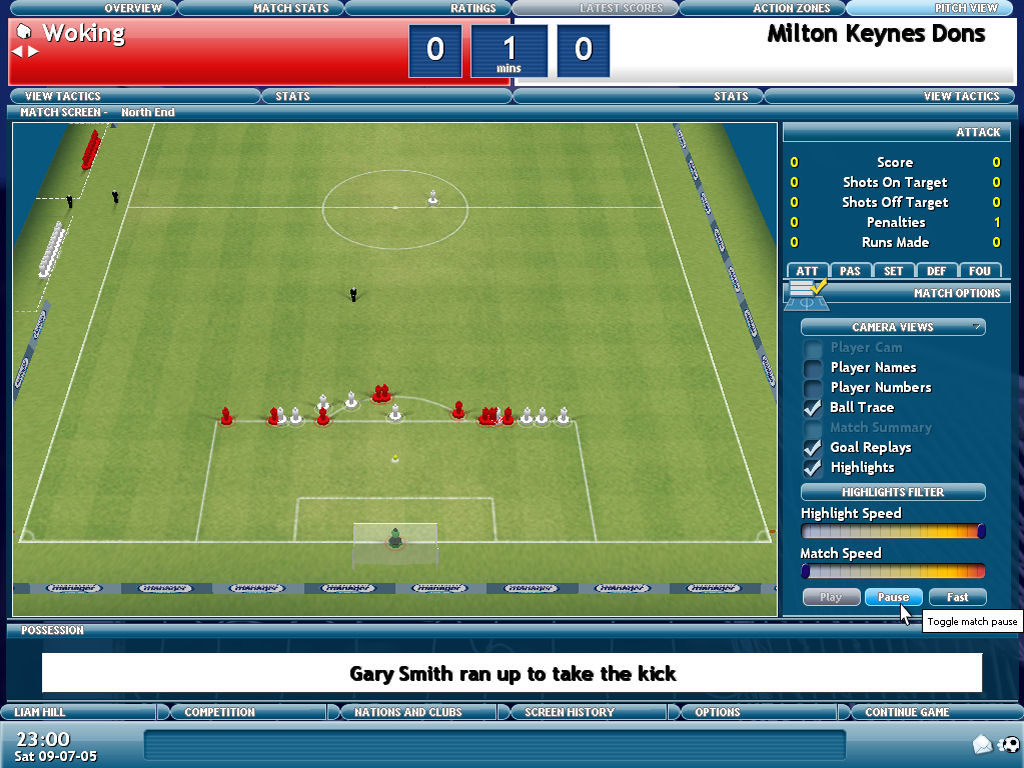
Task: Adjust the Match Speed slider
Action: [893, 571]
